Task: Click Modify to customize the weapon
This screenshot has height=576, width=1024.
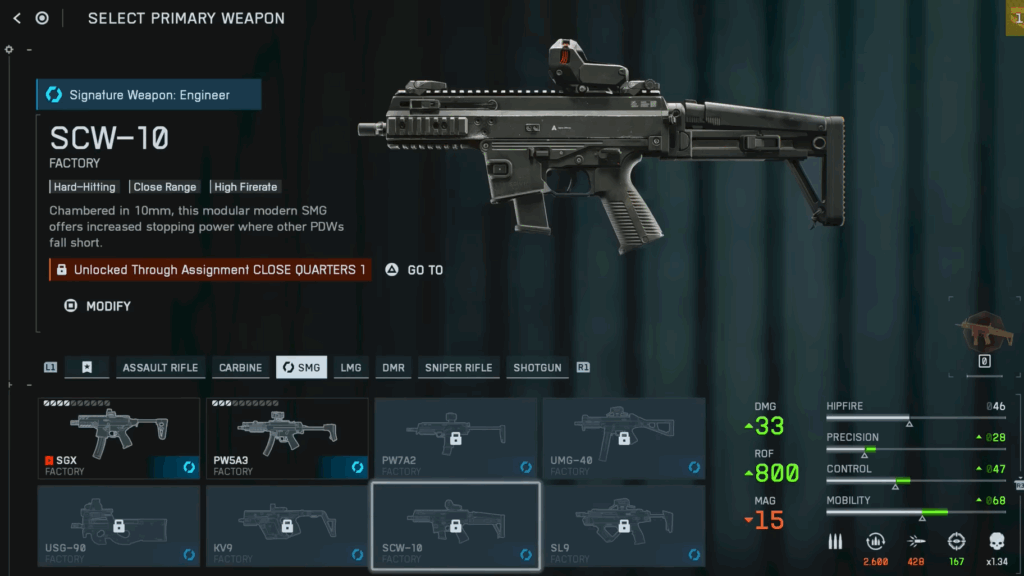Action: [x=98, y=306]
